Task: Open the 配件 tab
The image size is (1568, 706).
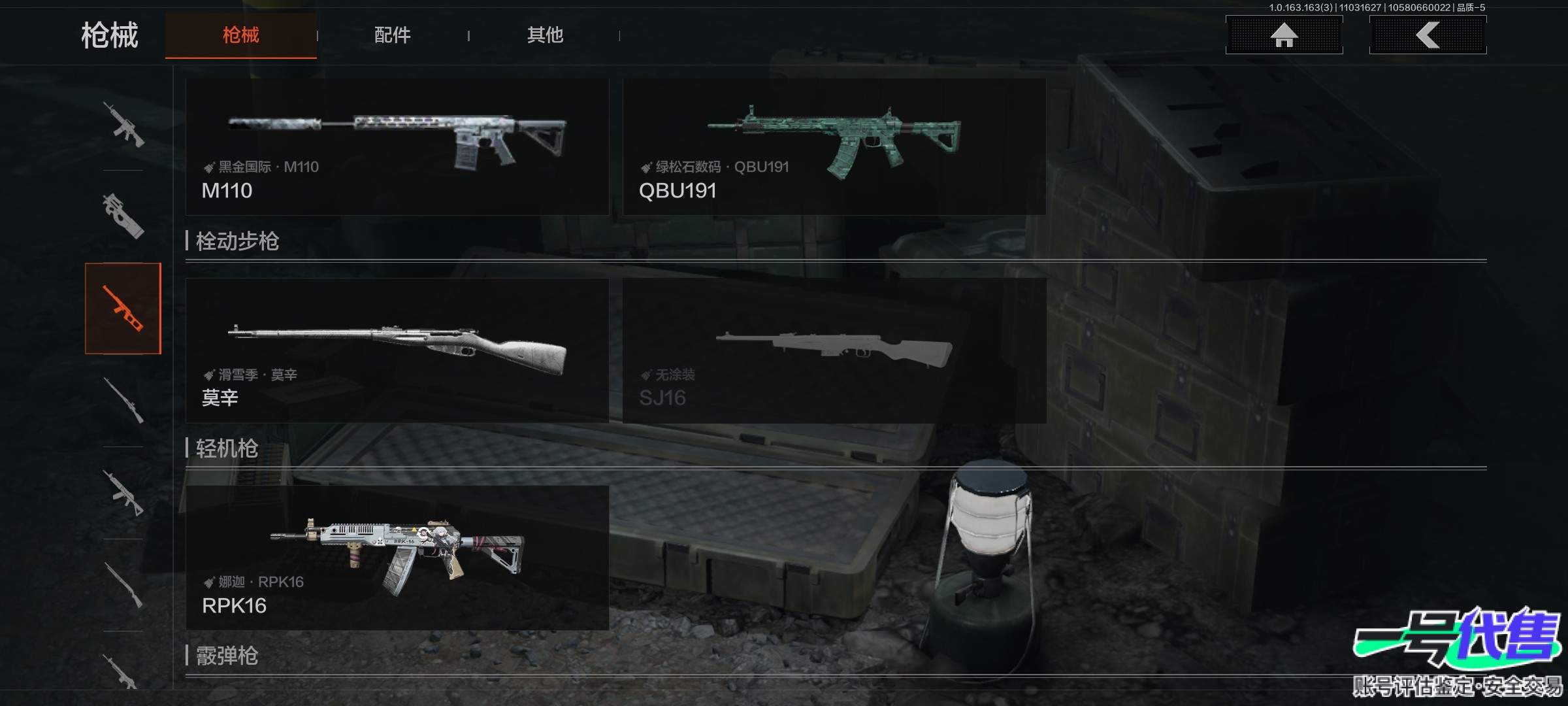Action: coord(392,35)
